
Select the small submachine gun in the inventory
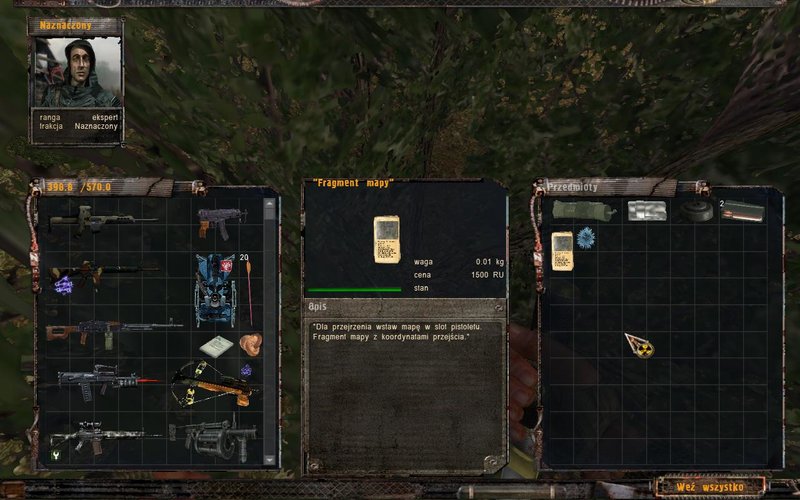click(220, 220)
